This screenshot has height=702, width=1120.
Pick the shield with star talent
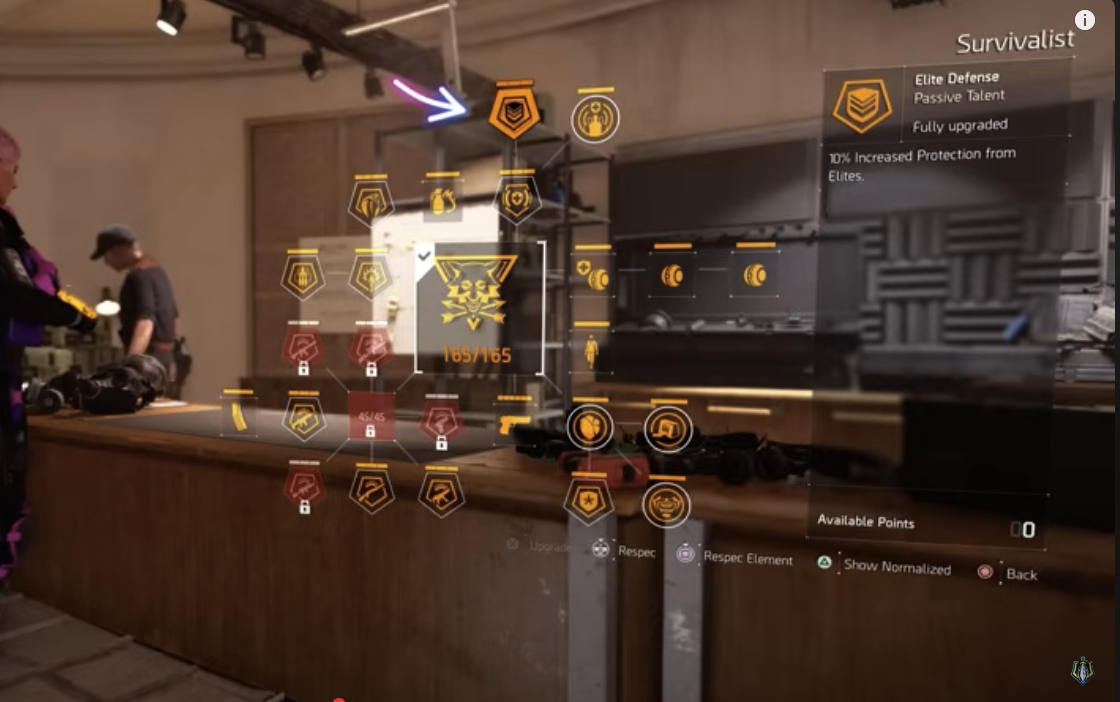point(588,500)
